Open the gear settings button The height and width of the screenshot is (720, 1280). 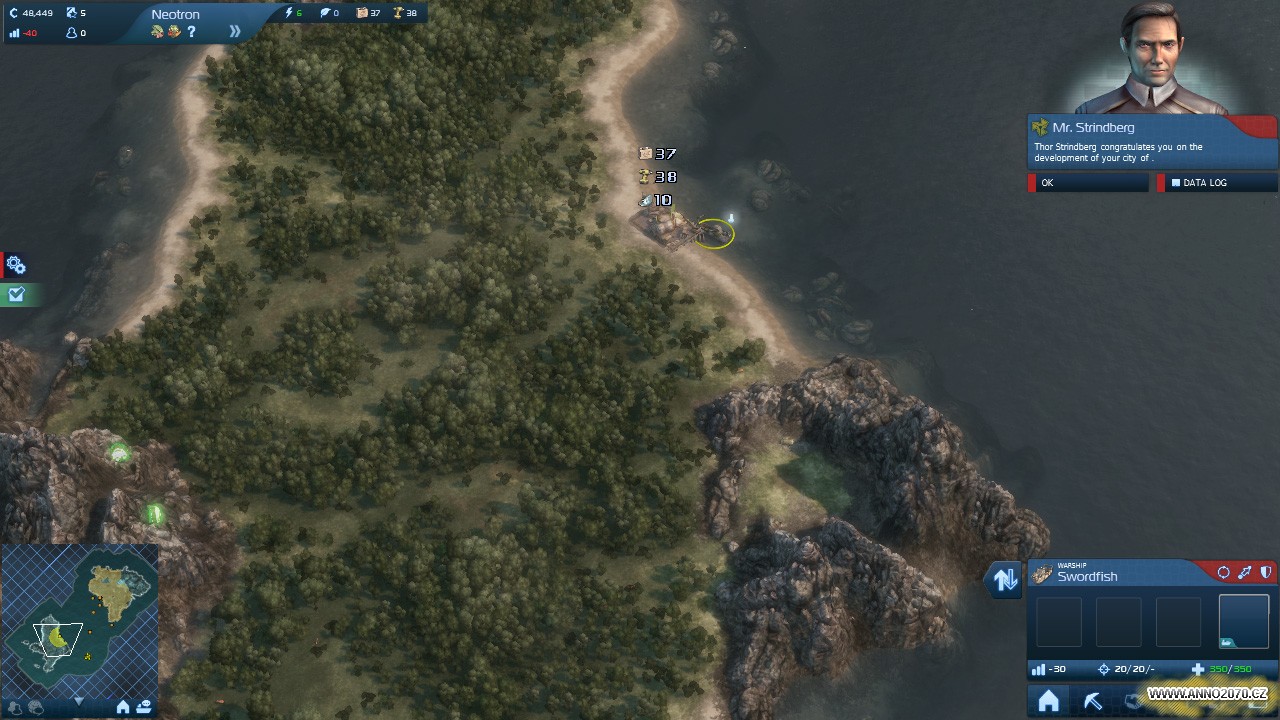[x=15, y=265]
